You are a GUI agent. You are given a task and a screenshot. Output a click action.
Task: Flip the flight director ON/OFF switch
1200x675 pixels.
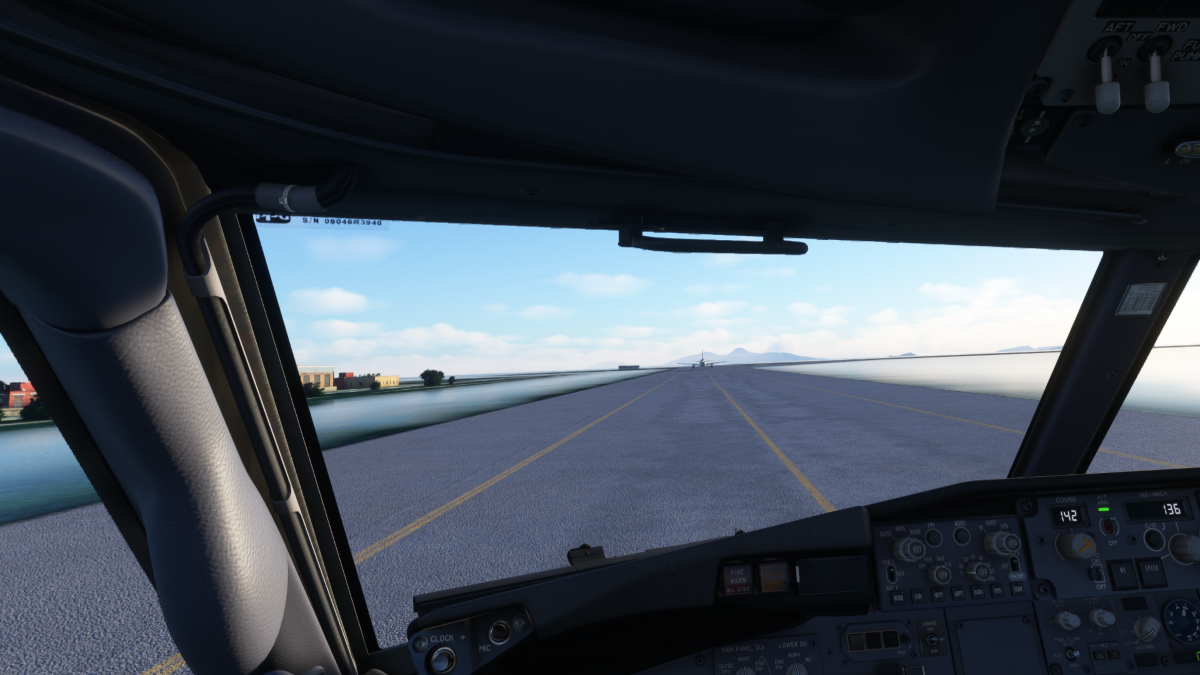(x=1097, y=573)
